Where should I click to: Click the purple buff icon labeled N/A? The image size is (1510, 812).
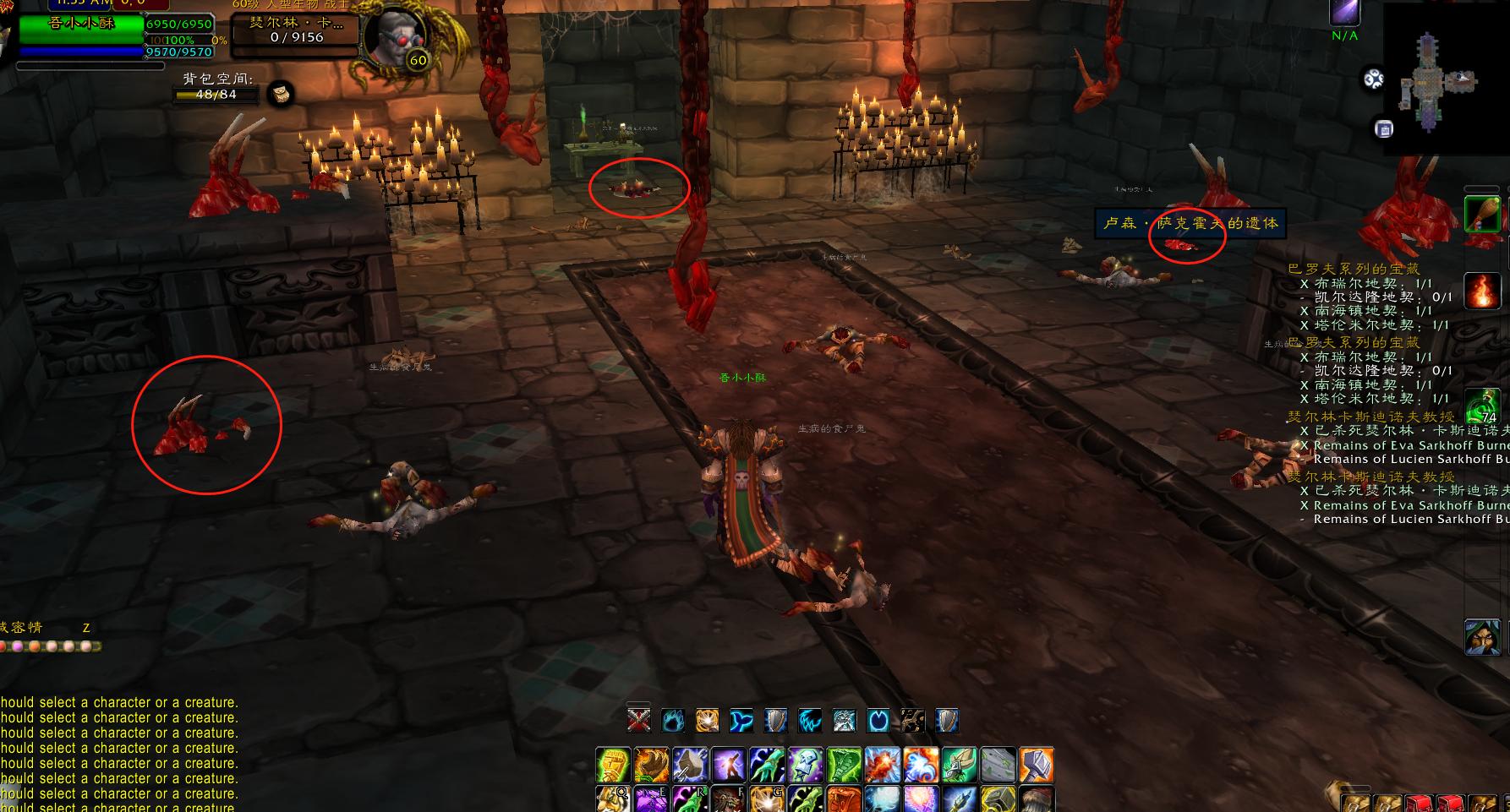tap(1344, 13)
